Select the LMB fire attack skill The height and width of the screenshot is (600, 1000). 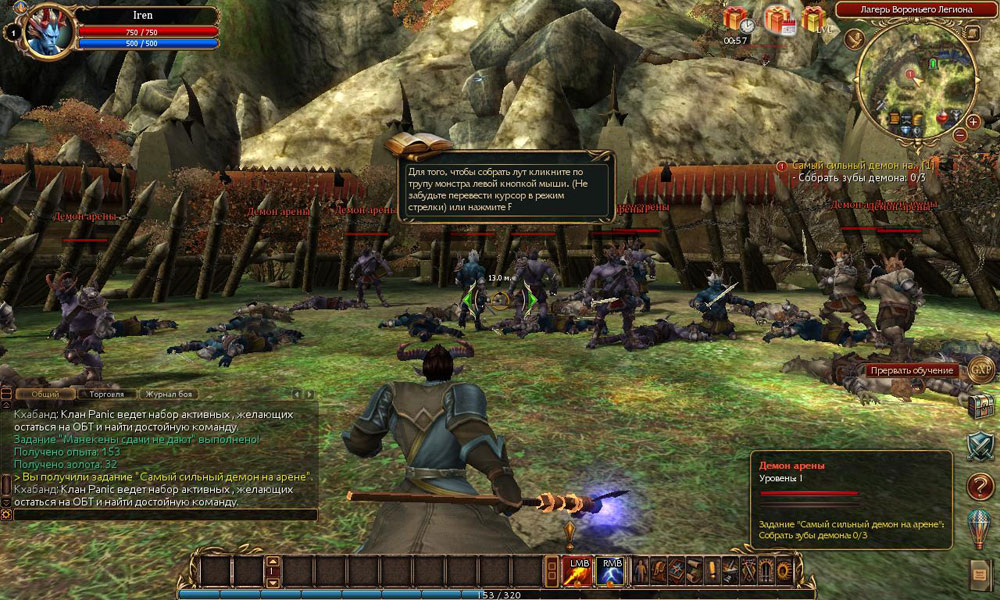(x=580, y=570)
